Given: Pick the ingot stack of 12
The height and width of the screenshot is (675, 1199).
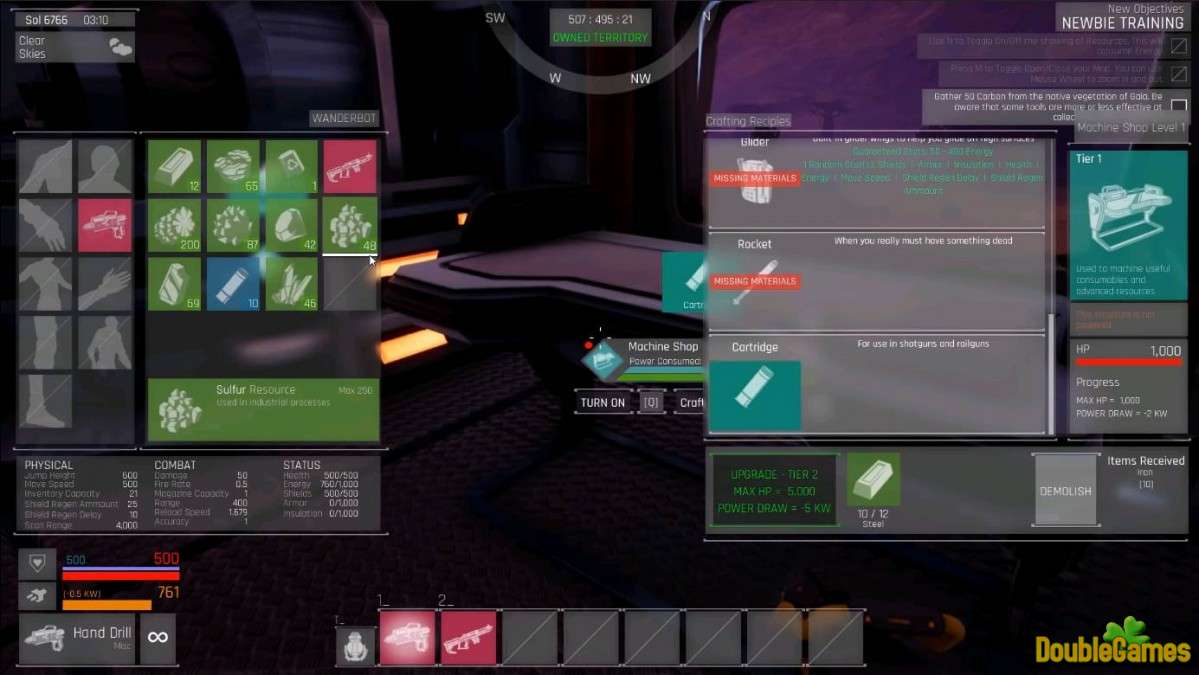Looking at the screenshot, I should click(175, 166).
